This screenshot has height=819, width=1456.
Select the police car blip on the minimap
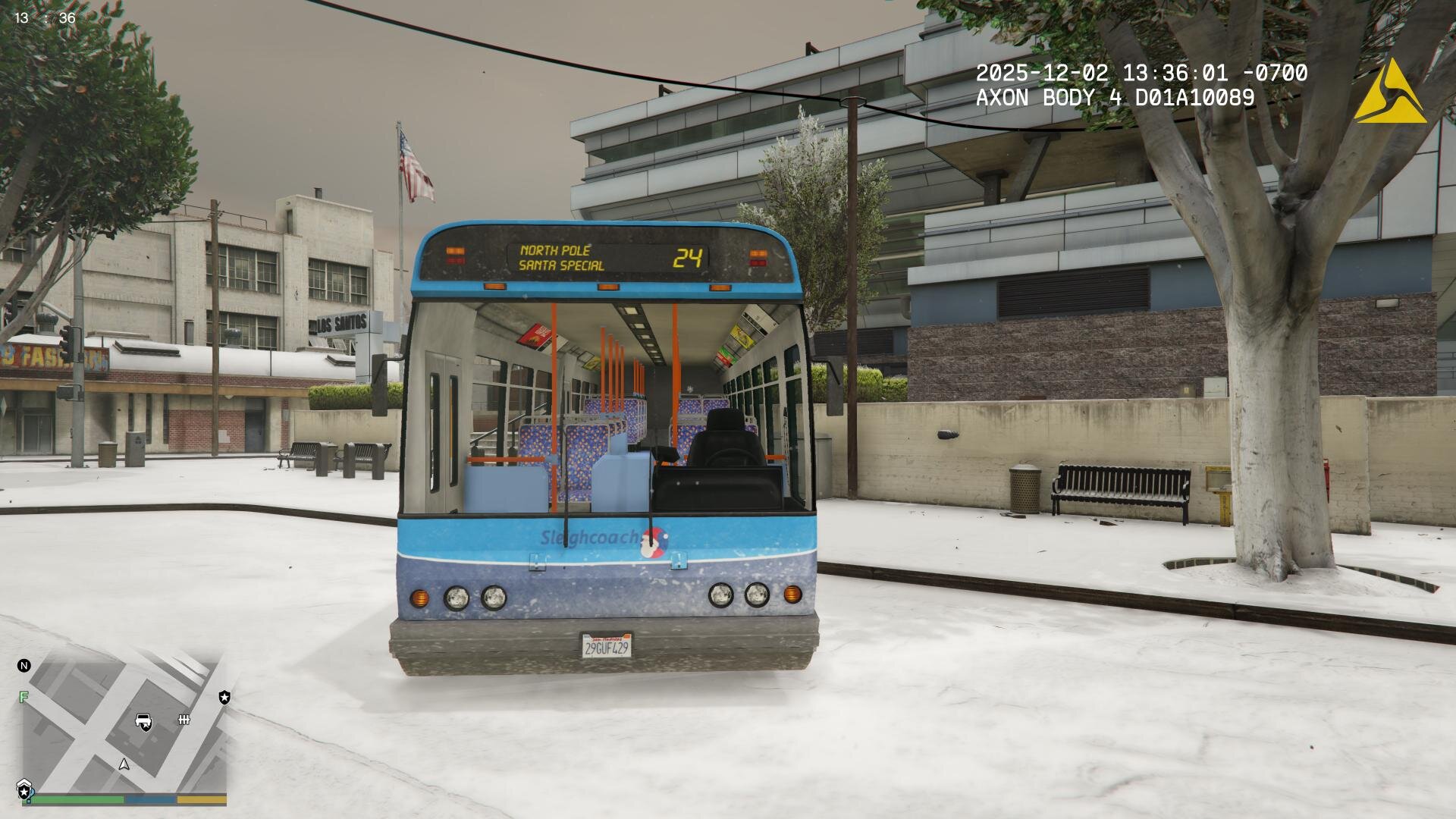point(143,720)
